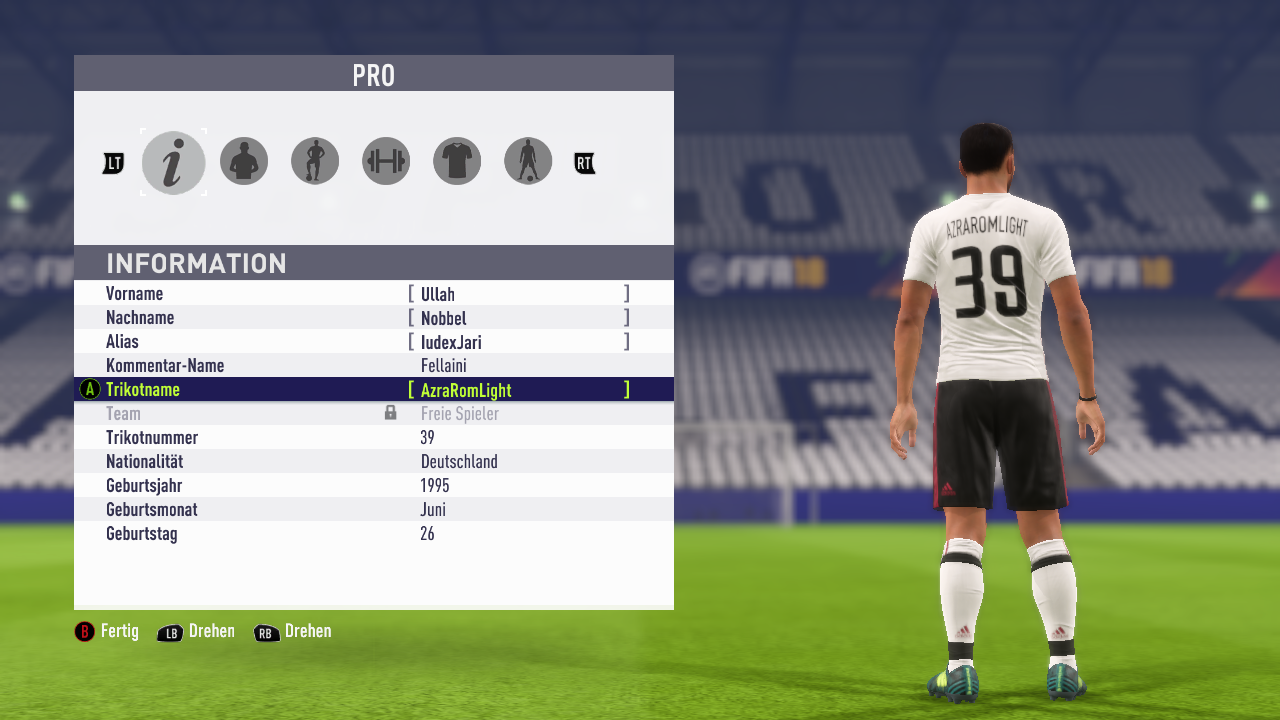Select the Information tab icon
The image size is (1280, 720).
tap(173, 162)
